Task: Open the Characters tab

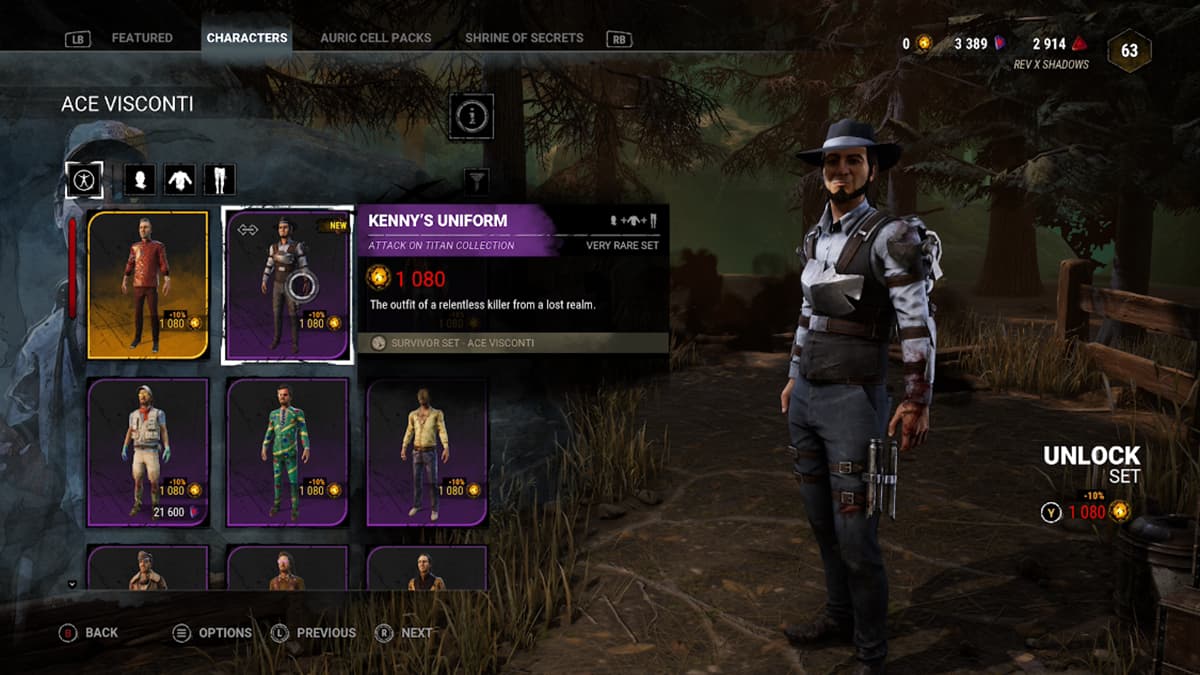Action: pos(246,38)
